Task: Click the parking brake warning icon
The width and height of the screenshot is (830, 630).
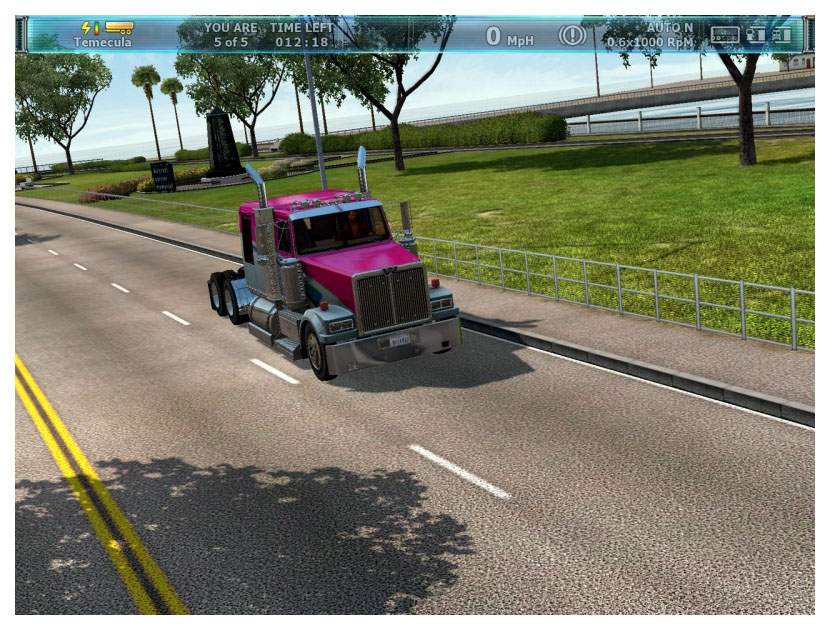Action: (x=571, y=35)
